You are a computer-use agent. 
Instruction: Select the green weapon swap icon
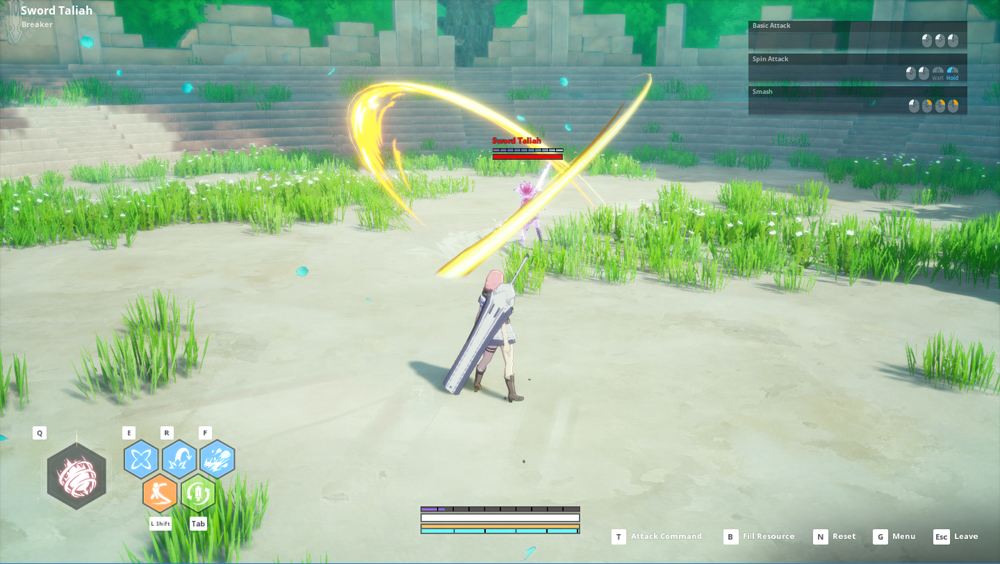[x=198, y=493]
